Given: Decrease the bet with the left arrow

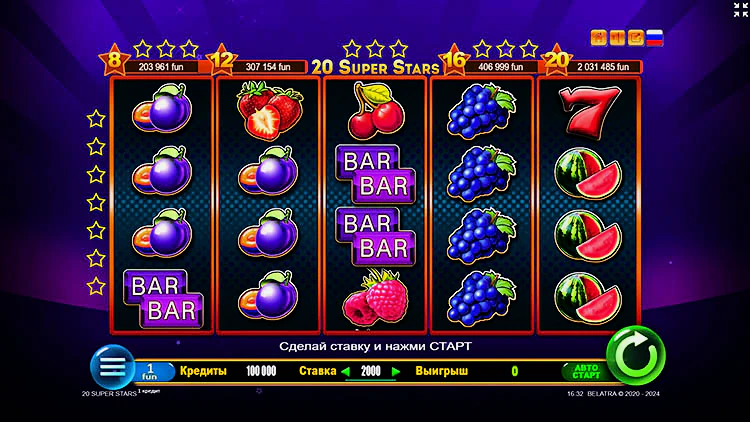Looking at the screenshot, I should pos(347,371).
